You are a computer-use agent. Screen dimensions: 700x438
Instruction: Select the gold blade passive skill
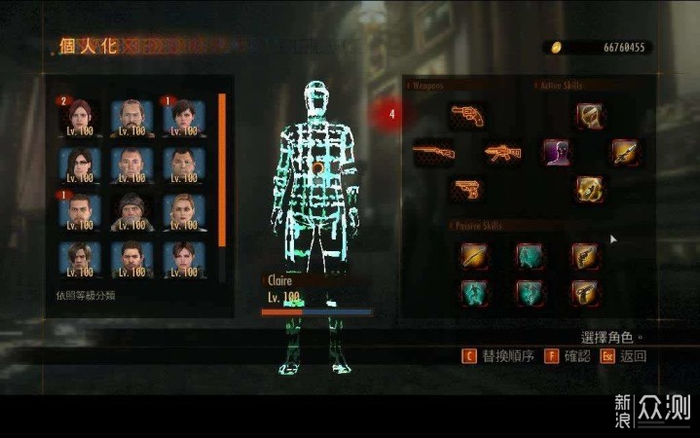pos(473,255)
